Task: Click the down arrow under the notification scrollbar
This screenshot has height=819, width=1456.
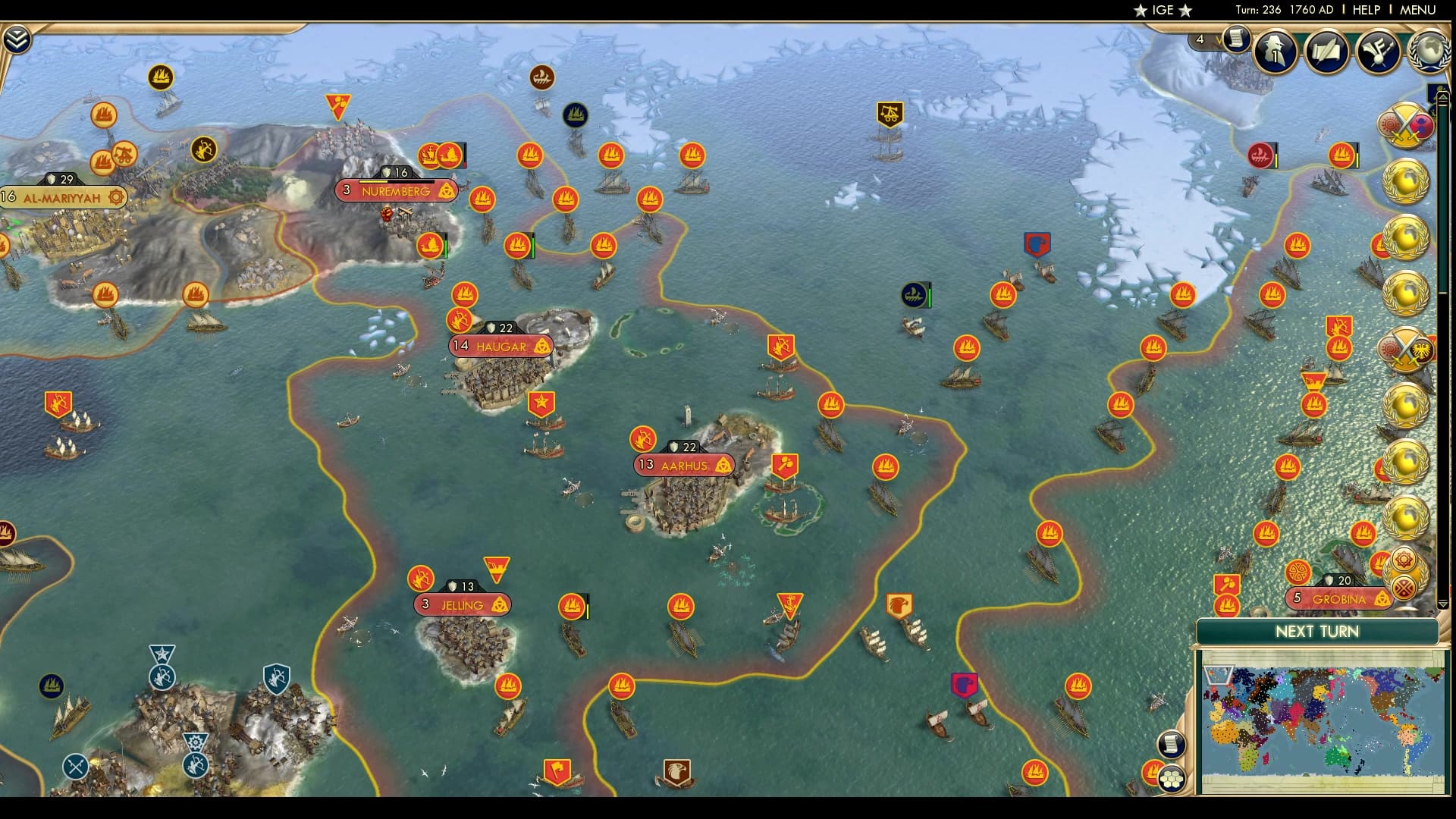Action: pyautogui.click(x=1443, y=603)
